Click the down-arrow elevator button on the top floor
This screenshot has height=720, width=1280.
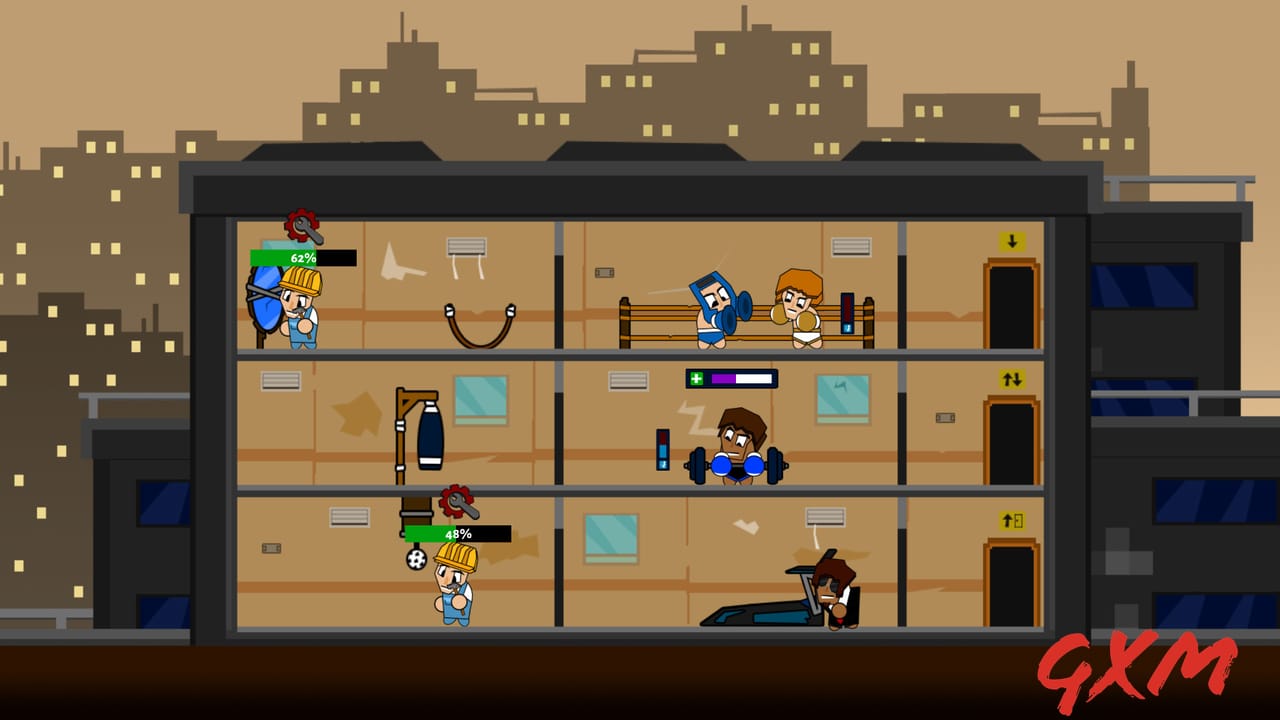click(1011, 240)
